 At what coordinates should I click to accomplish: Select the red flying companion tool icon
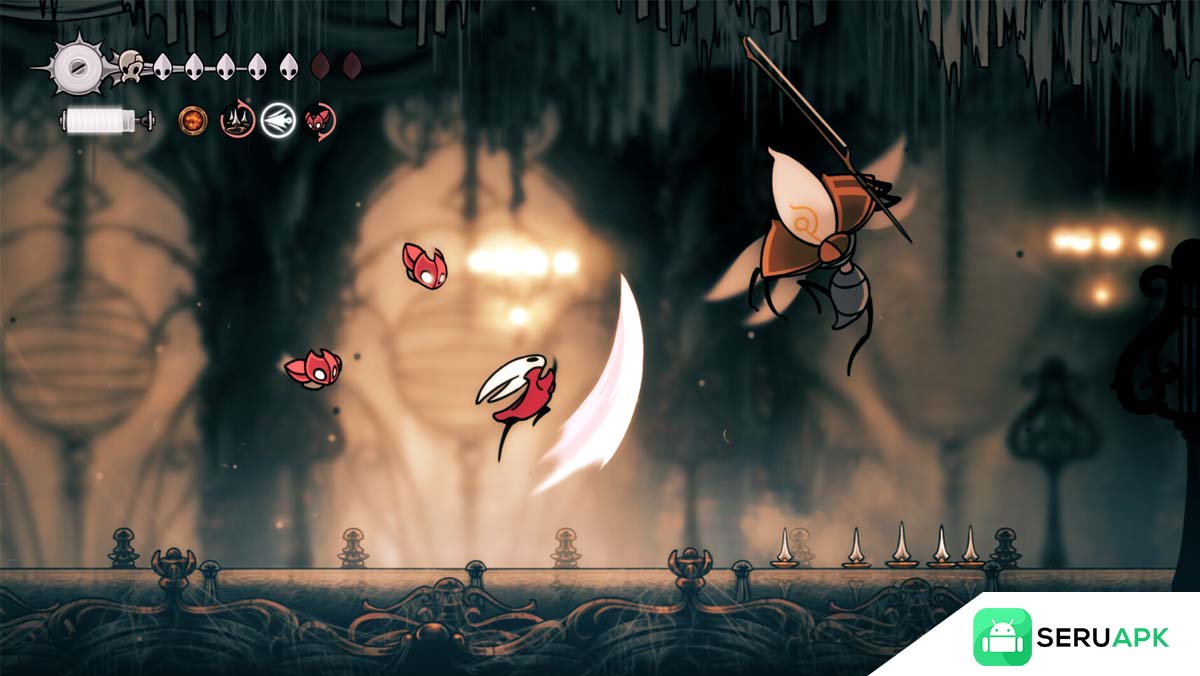point(320,120)
